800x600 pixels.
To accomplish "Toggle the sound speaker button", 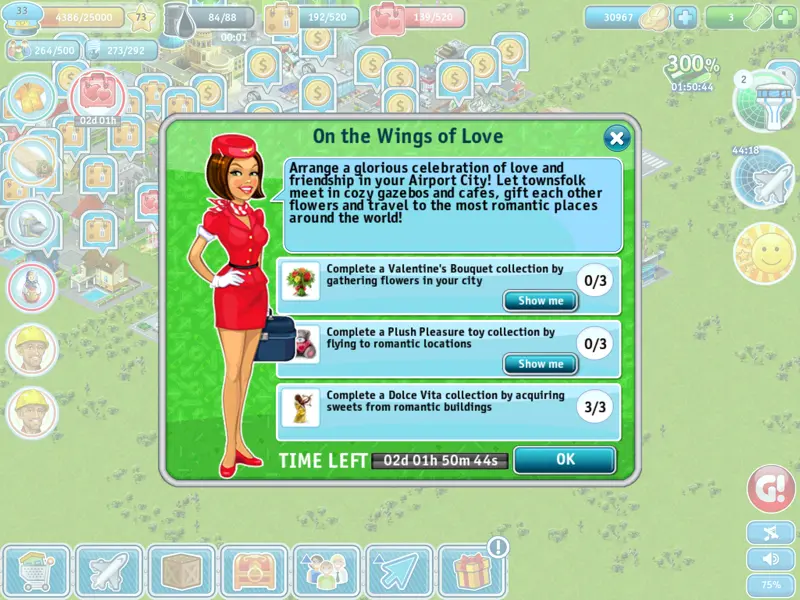I will (771, 558).
